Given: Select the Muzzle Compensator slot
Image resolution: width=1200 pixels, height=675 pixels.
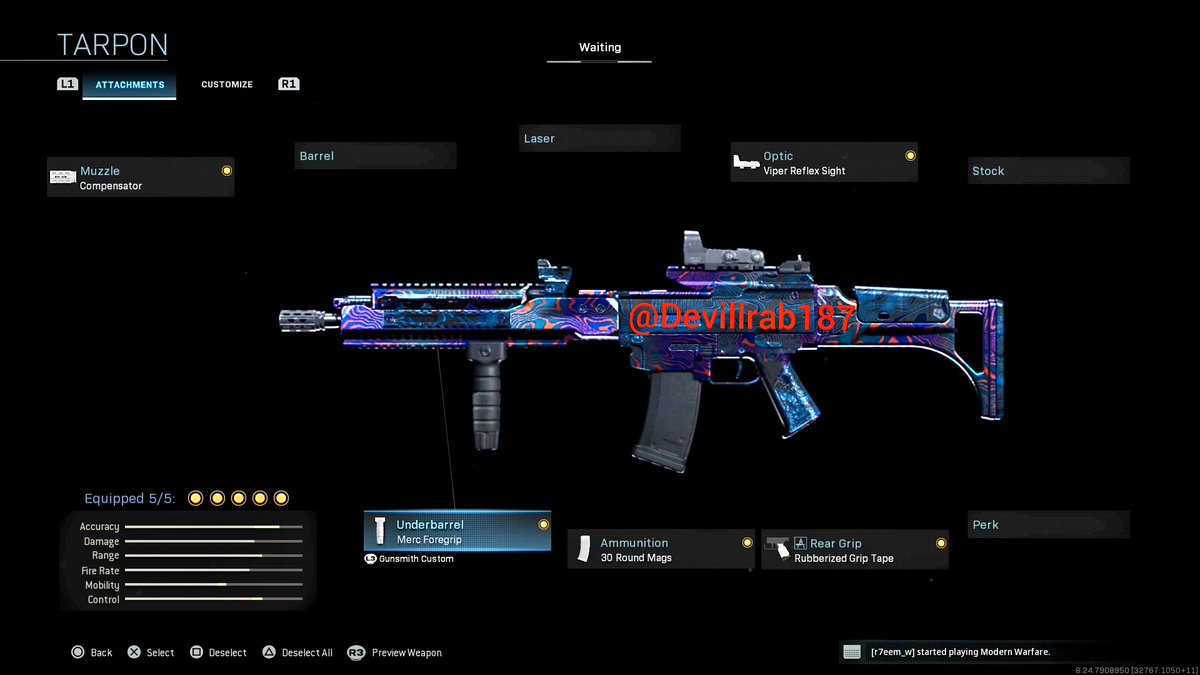Looking at the screenshot, I should (x=141, y=178).
